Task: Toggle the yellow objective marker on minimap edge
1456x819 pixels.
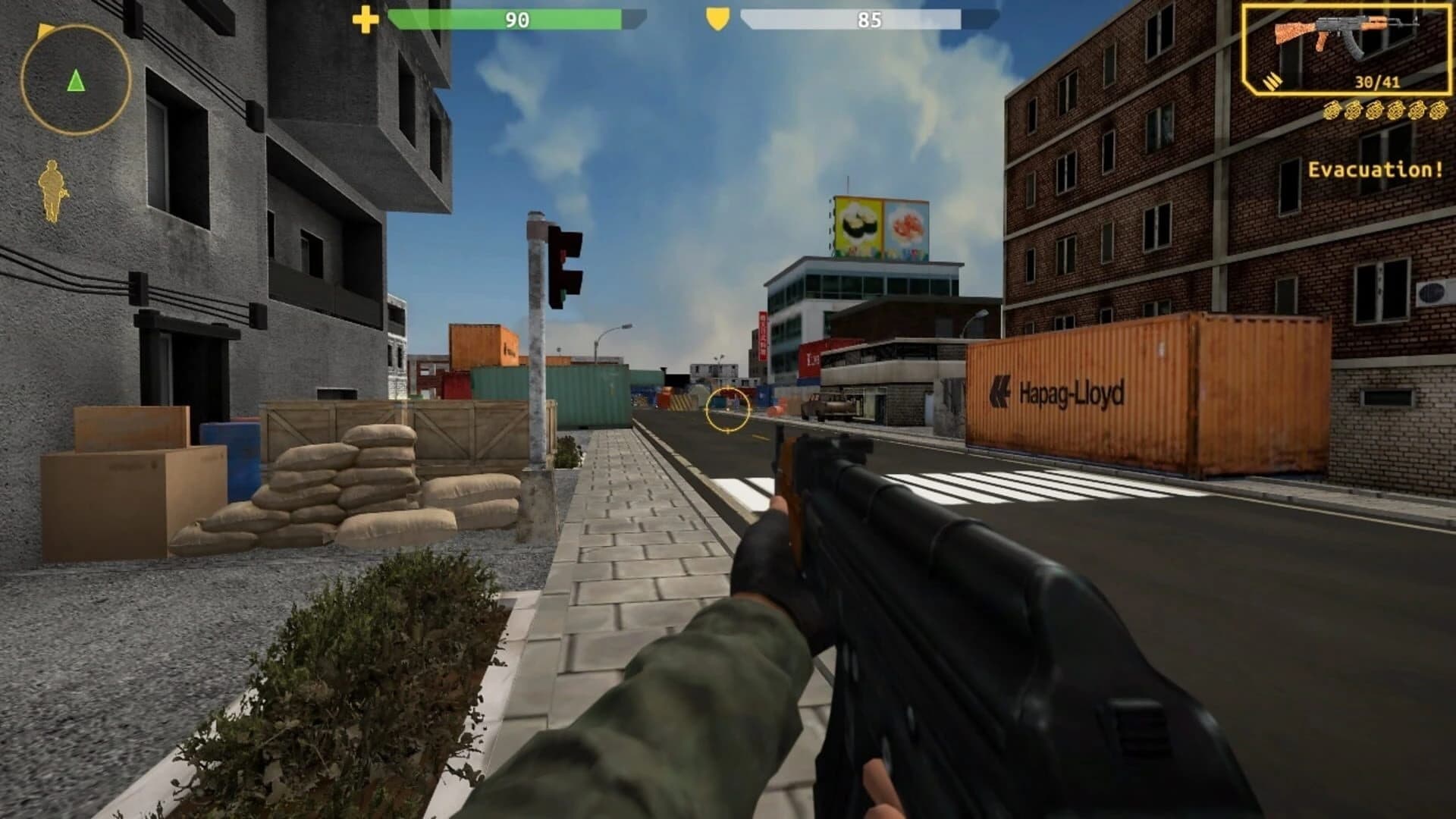Action: pyautogui.click(x=45, y=30)
